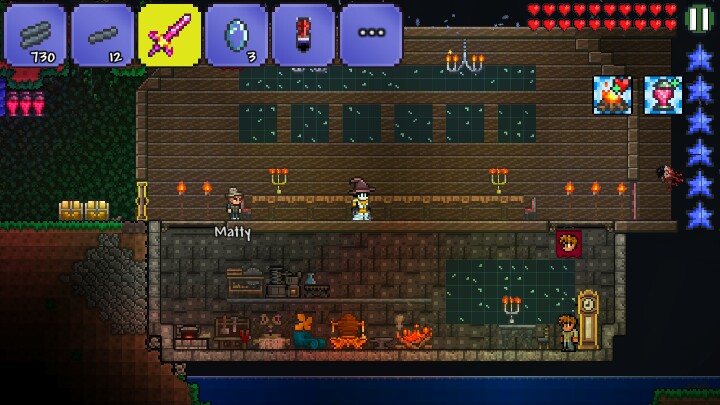Select the stacked gray bars slot with 730
Image resolution: width=720 pixels, height=405 pixels.
(35, 34)
